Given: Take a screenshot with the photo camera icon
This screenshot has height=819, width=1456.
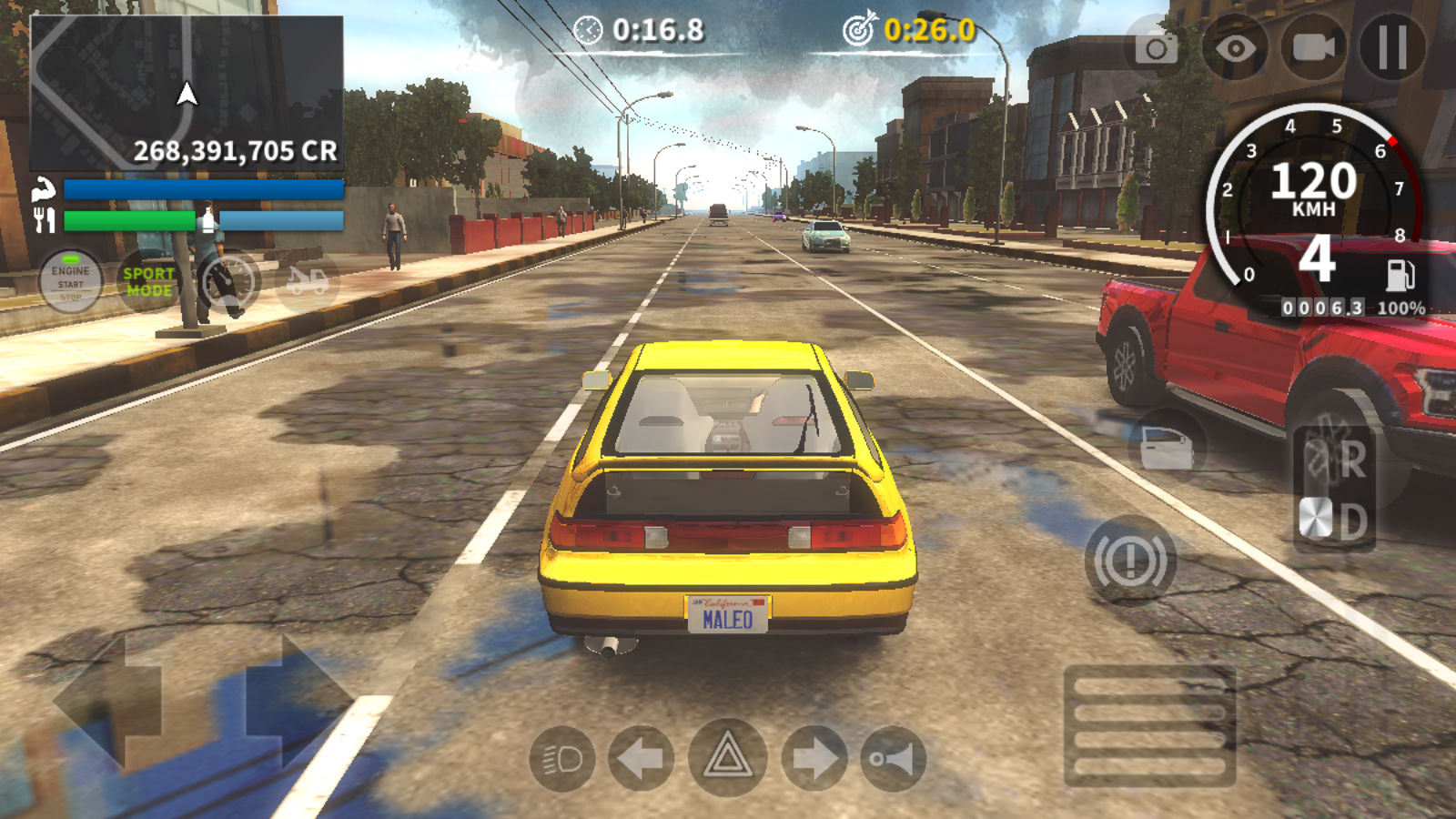Looking at the screenshot, I should [x=1156, y=47].
